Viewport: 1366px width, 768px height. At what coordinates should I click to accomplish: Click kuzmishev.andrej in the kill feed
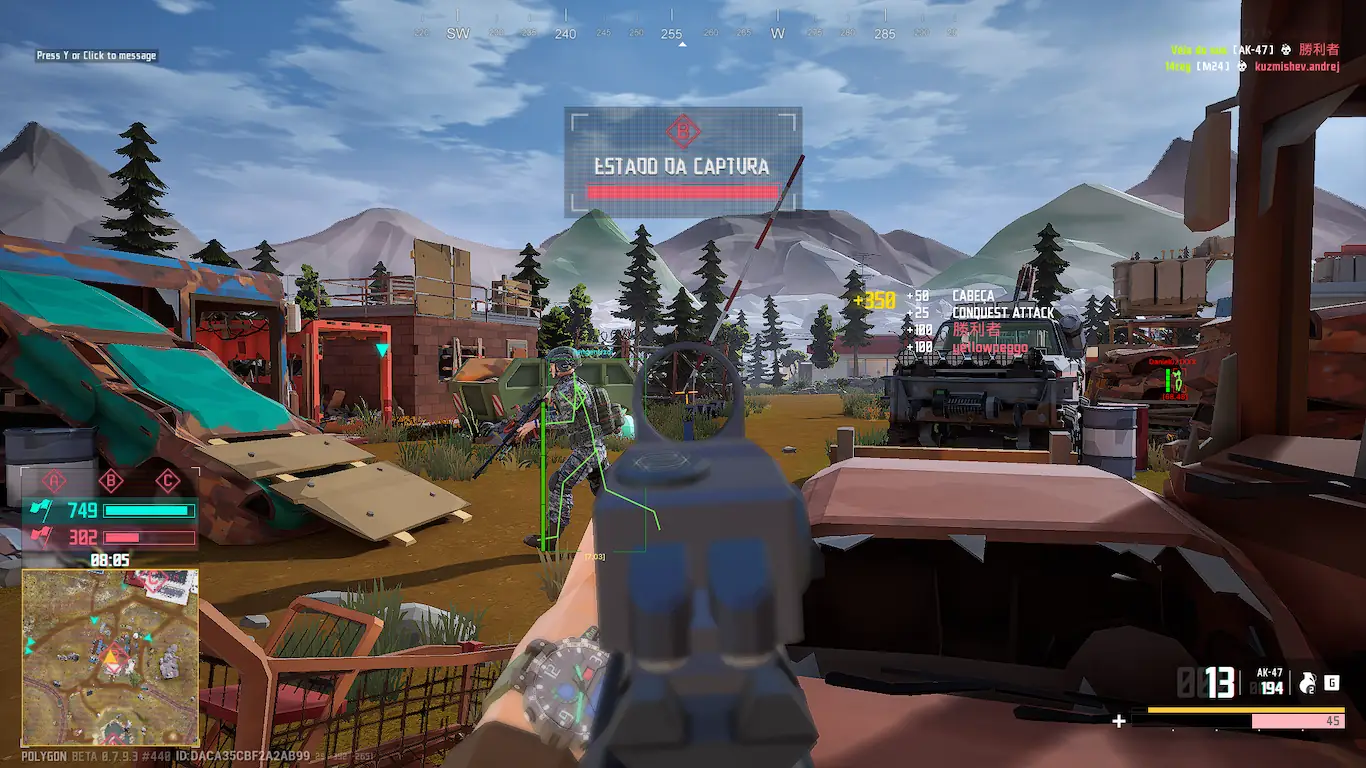1296,66
